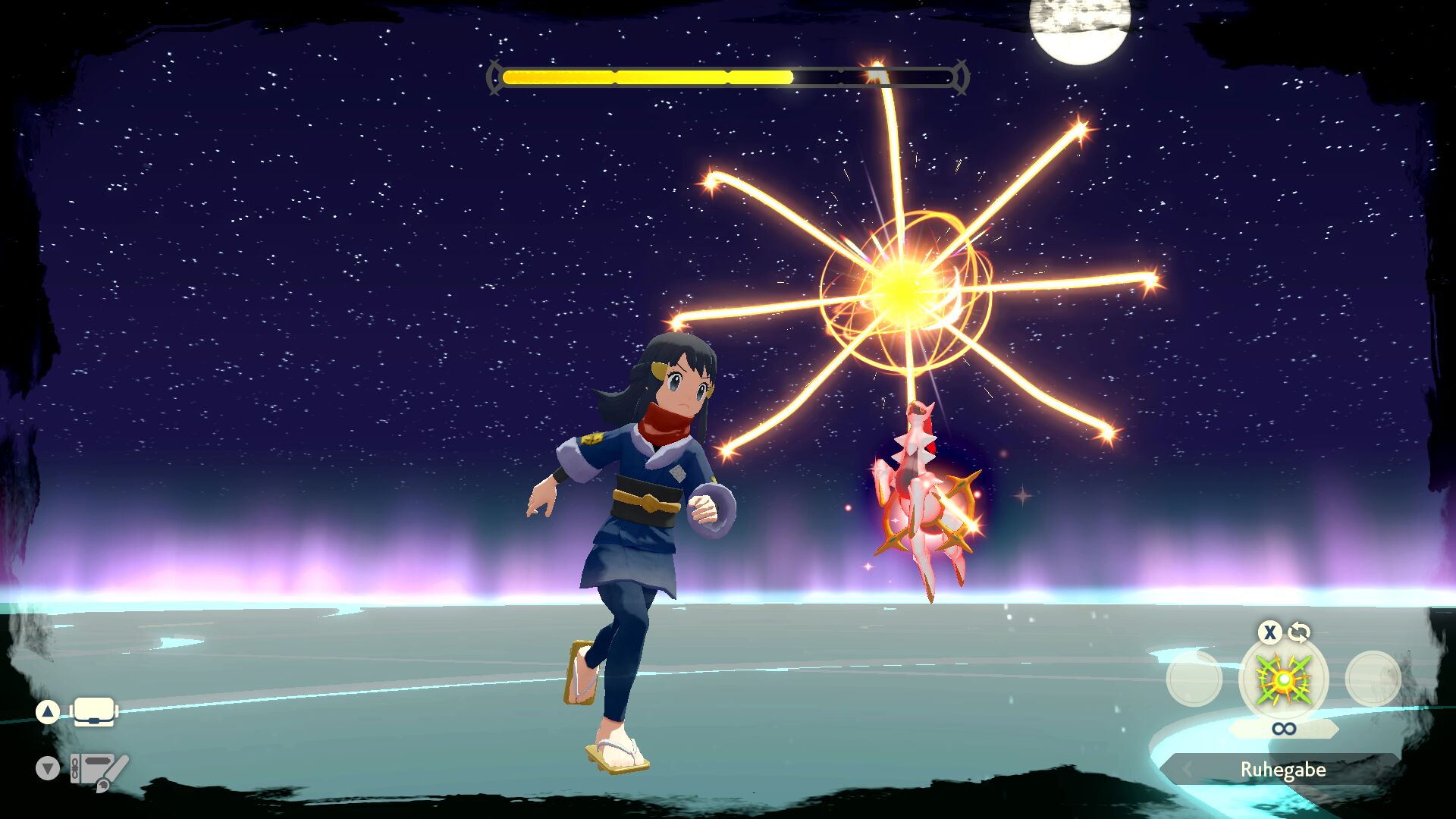
Task: Select the Ruhegabe balm item slot
Action: click(1283, 679)
